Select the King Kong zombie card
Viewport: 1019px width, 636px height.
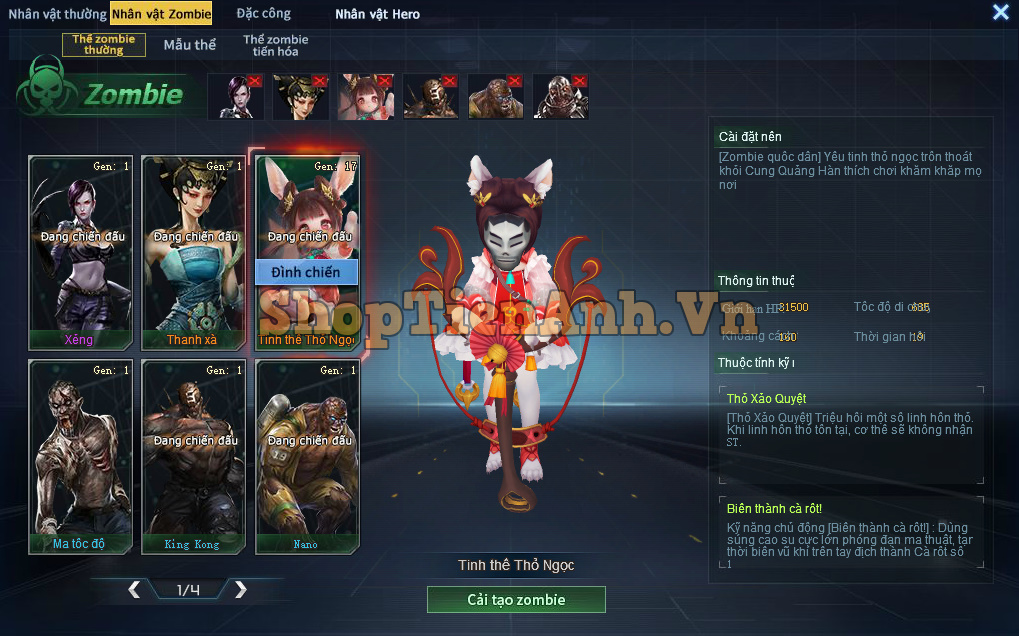[x=194, y=456]
